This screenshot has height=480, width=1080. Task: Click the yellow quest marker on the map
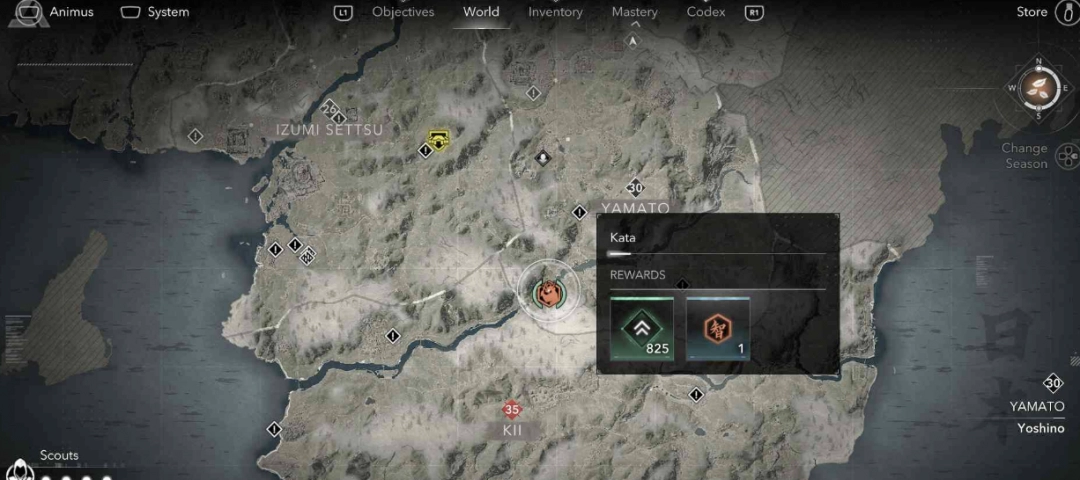437,138
